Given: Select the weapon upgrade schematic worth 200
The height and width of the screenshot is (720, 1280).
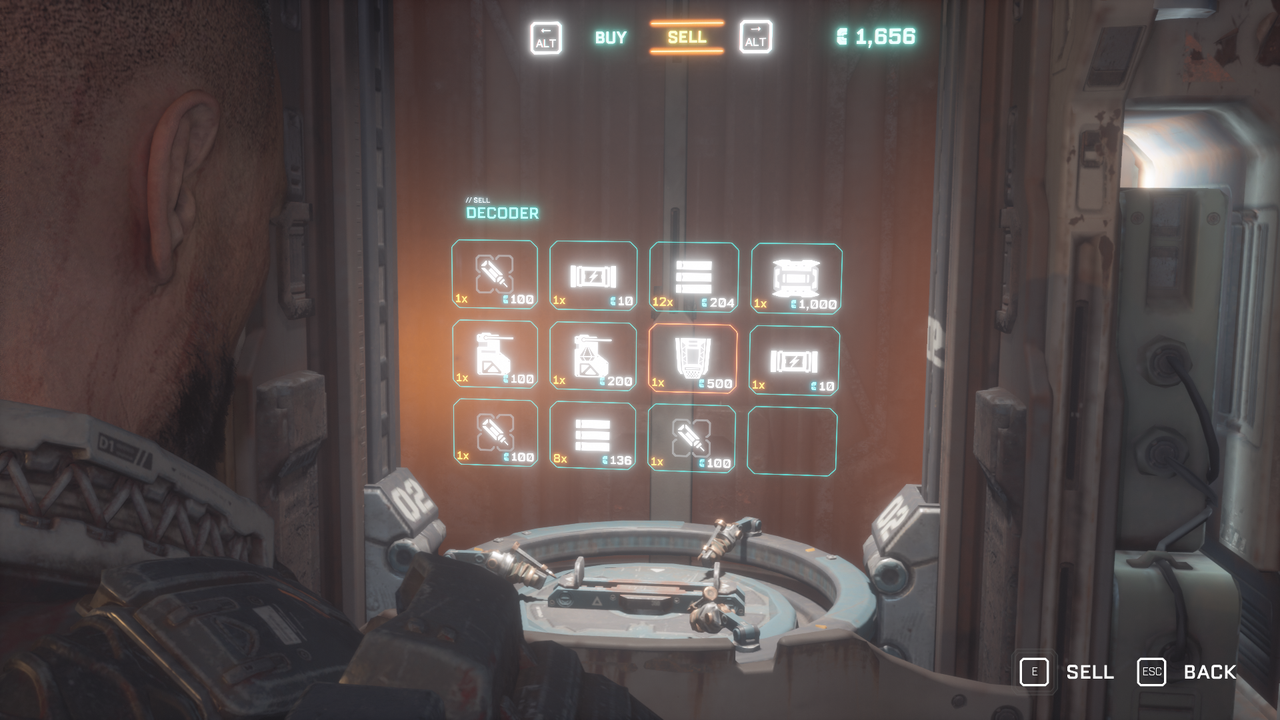Looking at the screenshot, I should (x=594, y=357).
